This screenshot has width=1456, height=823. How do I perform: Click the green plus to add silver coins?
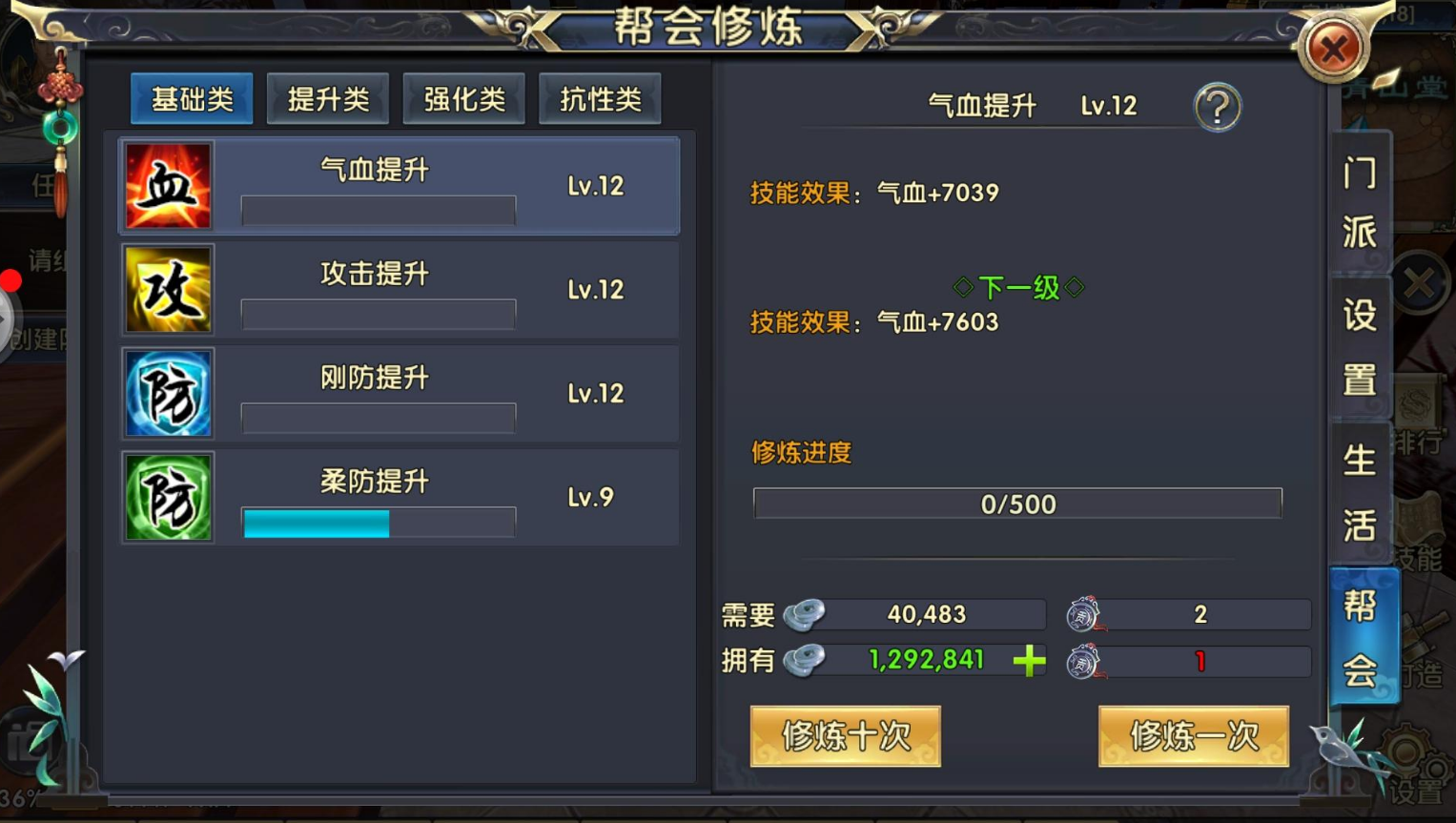(1029, 661)
